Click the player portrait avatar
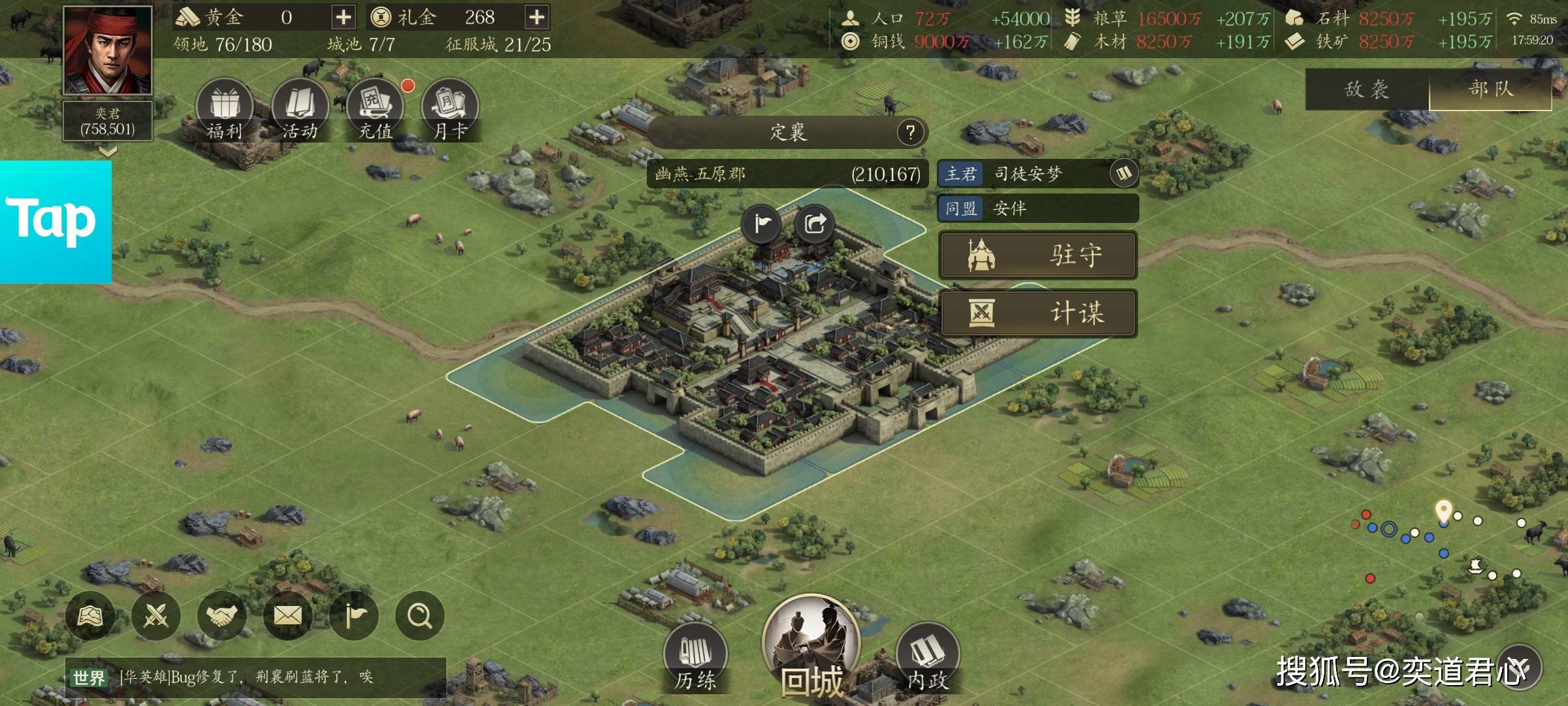The width and height of the screenshot is (1568, 706). coord(108,51)
